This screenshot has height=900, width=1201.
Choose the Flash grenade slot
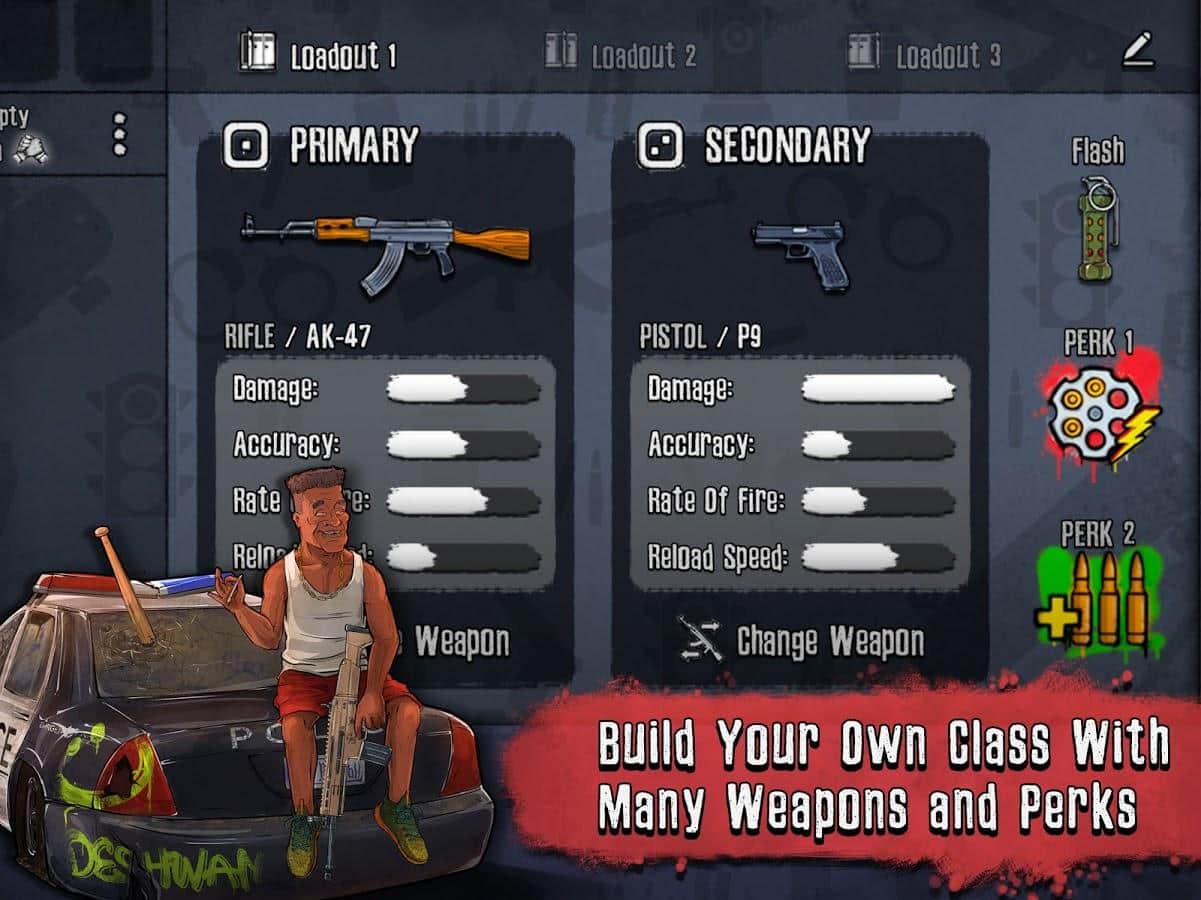point(1098,228)
